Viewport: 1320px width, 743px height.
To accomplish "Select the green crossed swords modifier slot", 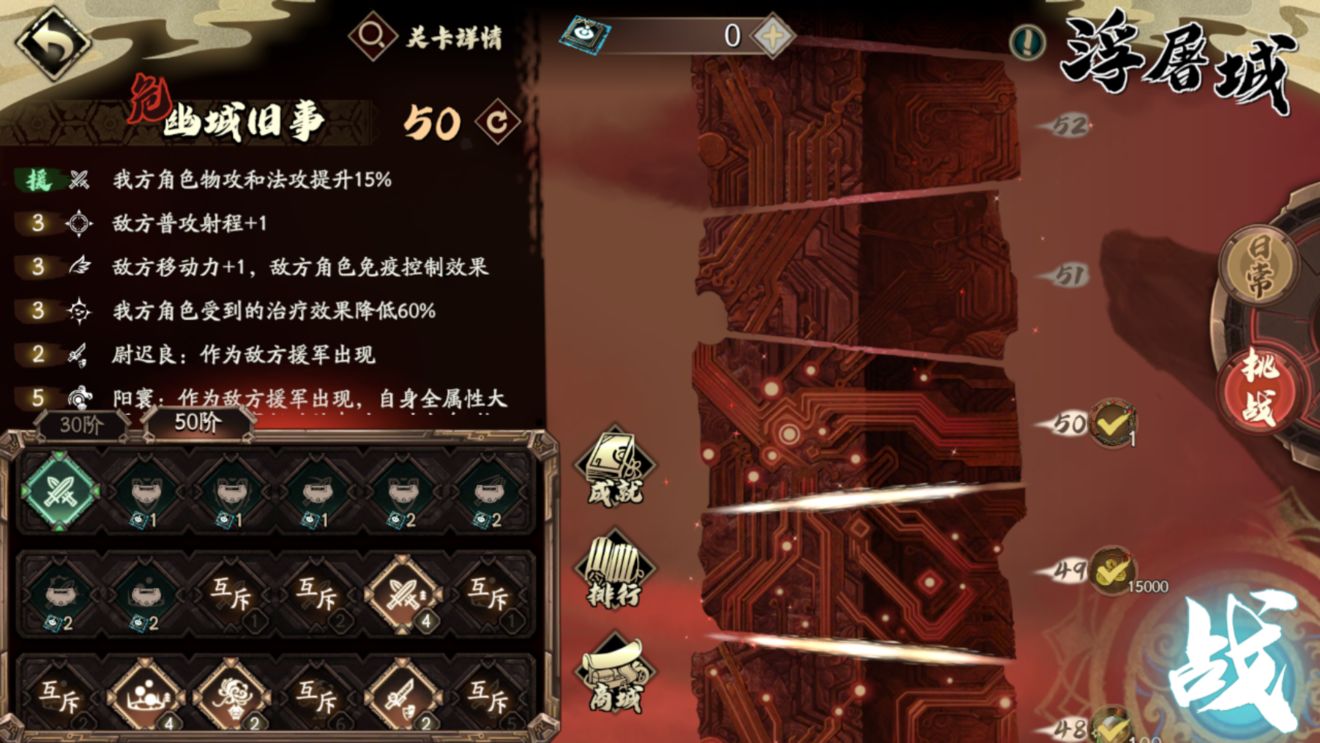I will pos(61,492).
